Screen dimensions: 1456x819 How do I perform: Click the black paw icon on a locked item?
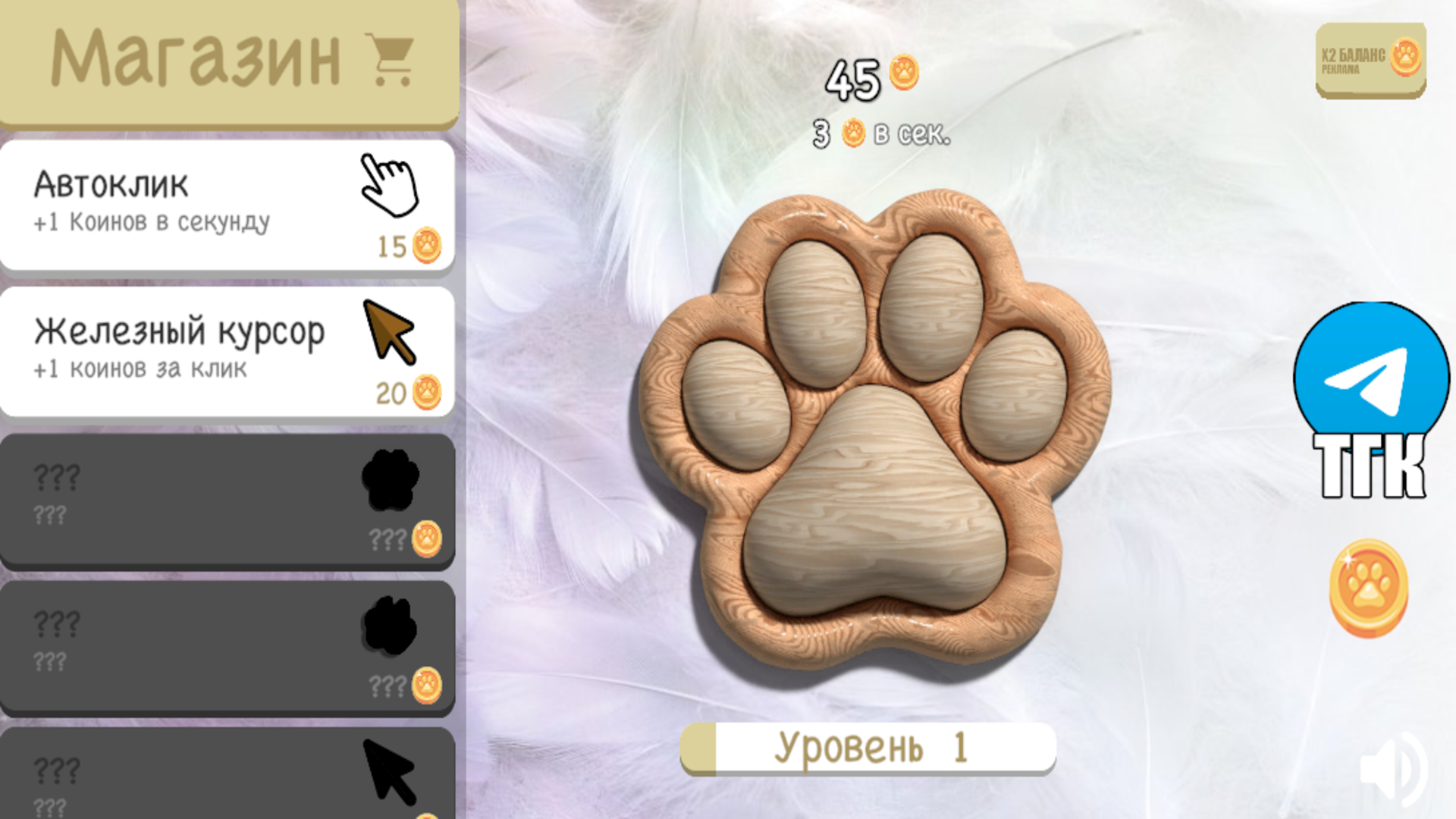pyautogui.click(x=388, y=480)
